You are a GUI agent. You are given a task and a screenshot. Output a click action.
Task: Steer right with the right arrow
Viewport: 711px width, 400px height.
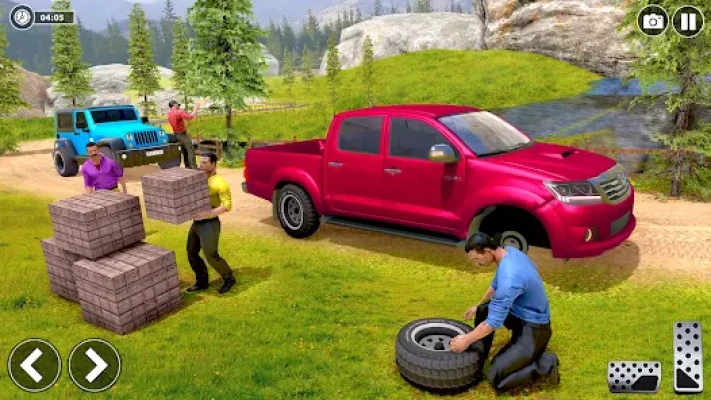tap(94, 365)
